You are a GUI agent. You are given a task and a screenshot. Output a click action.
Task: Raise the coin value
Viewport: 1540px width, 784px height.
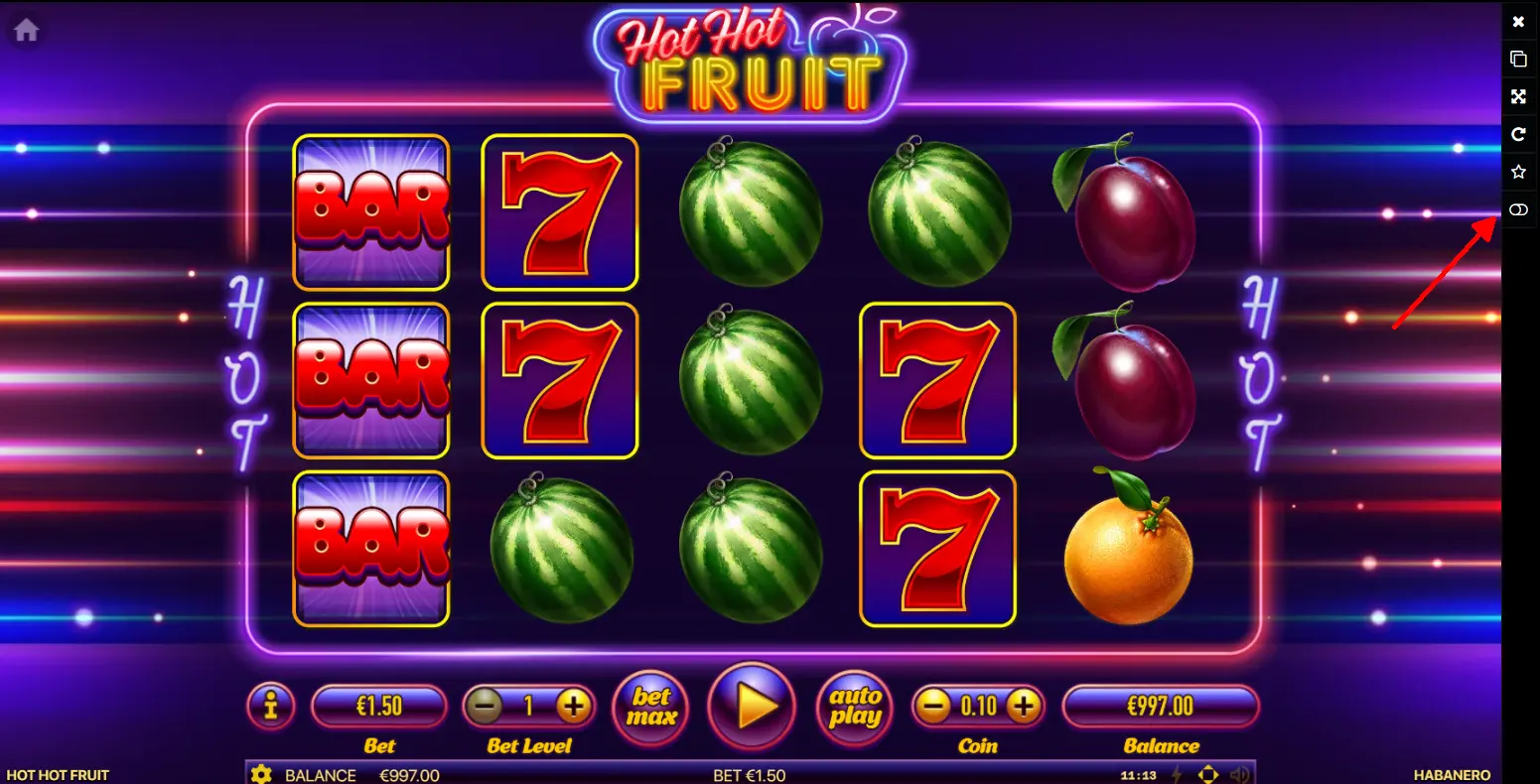pyautogui.click(x=1024, y=707)
